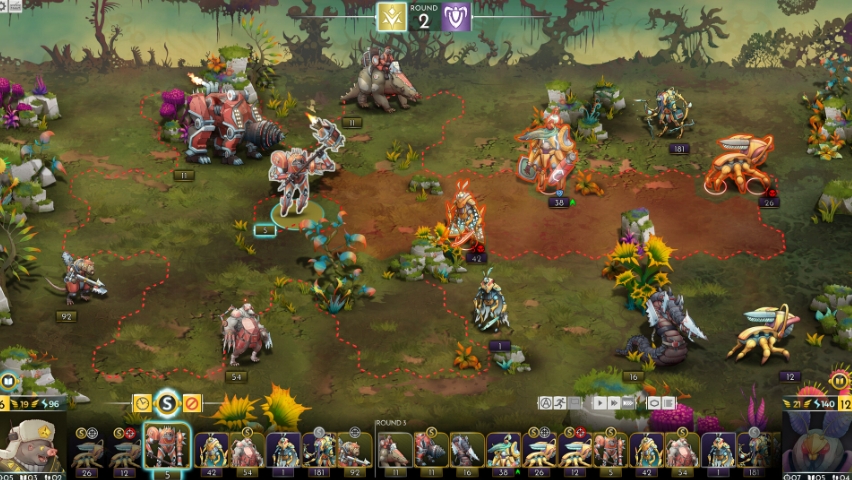This screenshot has height=480, width=852.
Task: Select the S skill action button
Action: click(168, 403)
